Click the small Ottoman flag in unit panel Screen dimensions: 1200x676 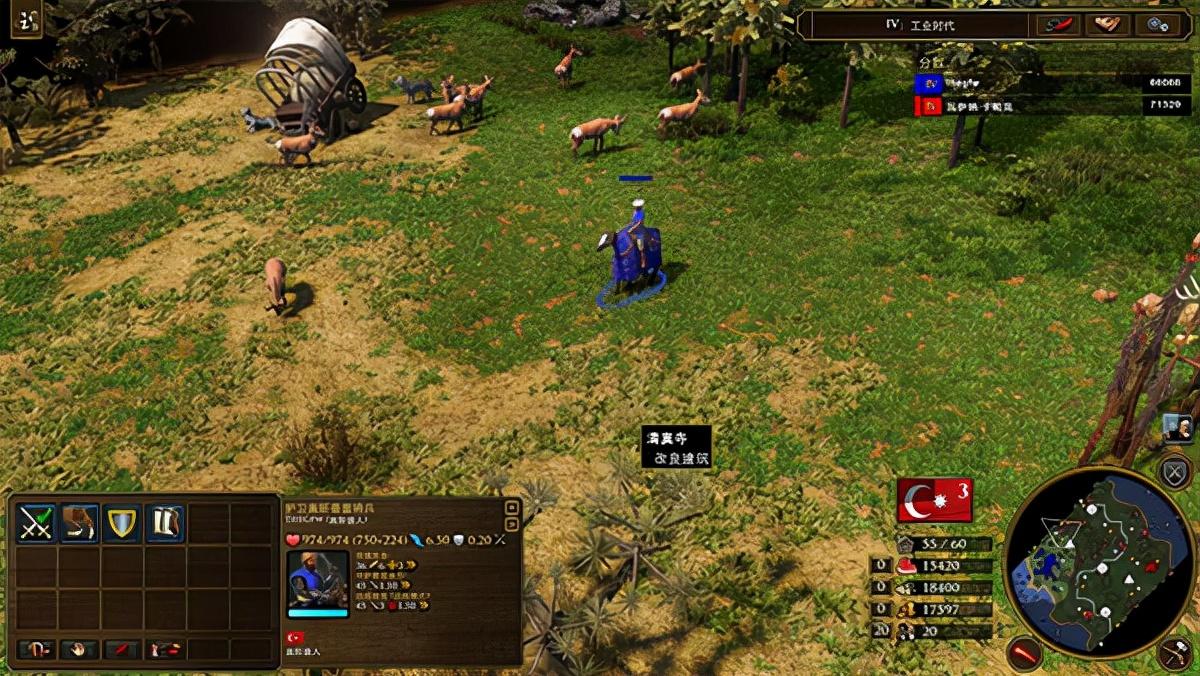[295, 637]
